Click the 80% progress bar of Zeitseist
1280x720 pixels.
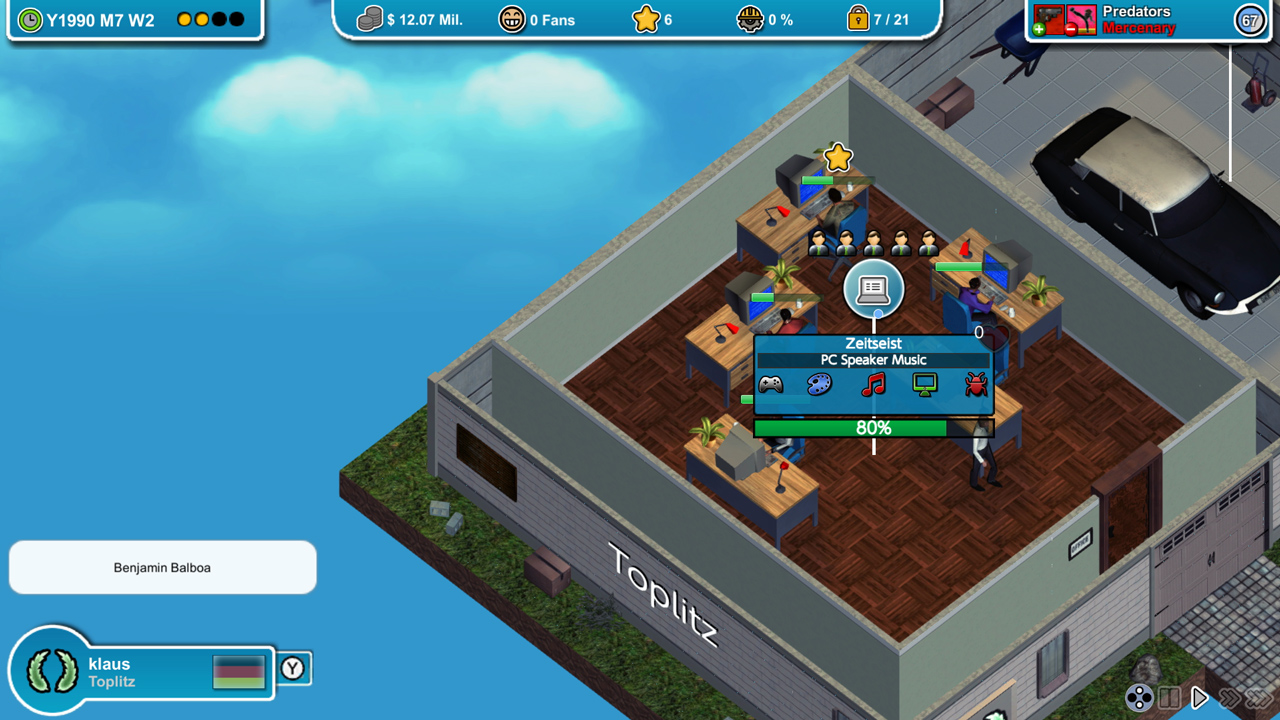point(873,428)
